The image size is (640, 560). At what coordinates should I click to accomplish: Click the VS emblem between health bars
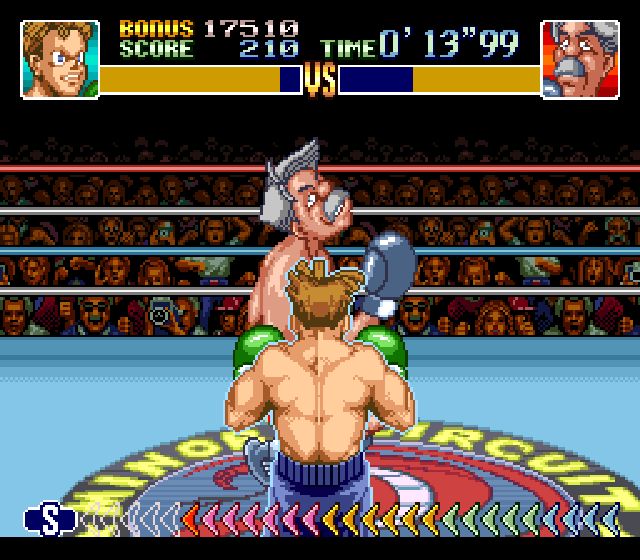click(x=320, y=80)
